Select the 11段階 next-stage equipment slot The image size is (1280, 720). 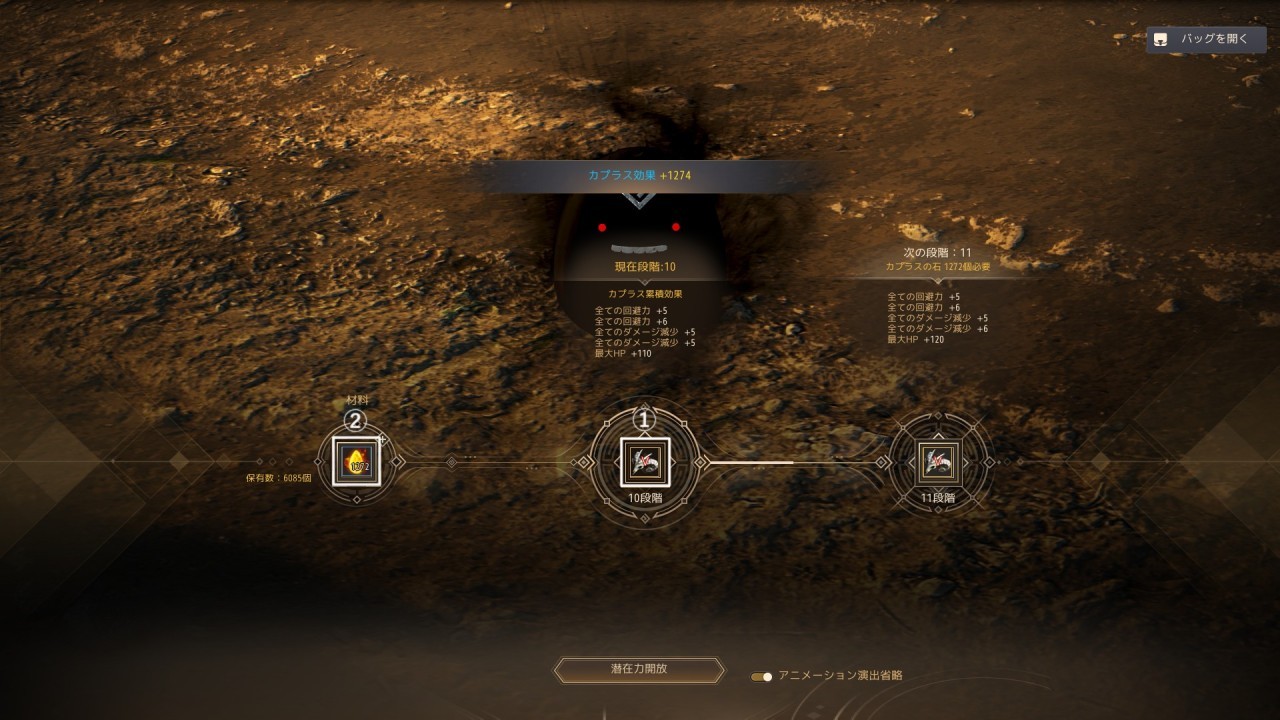pos(938,462)
